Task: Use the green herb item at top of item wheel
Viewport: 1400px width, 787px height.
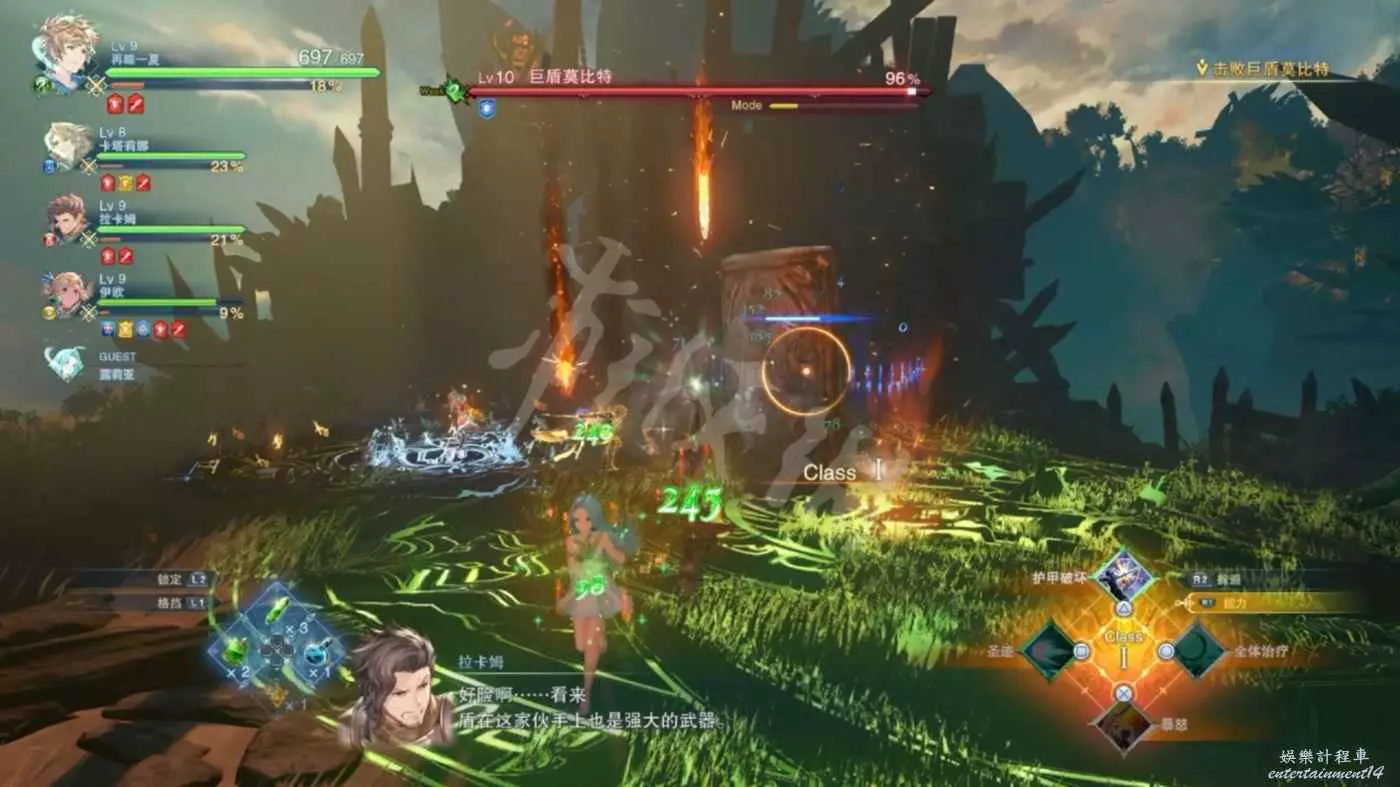Action: (277, 611)
